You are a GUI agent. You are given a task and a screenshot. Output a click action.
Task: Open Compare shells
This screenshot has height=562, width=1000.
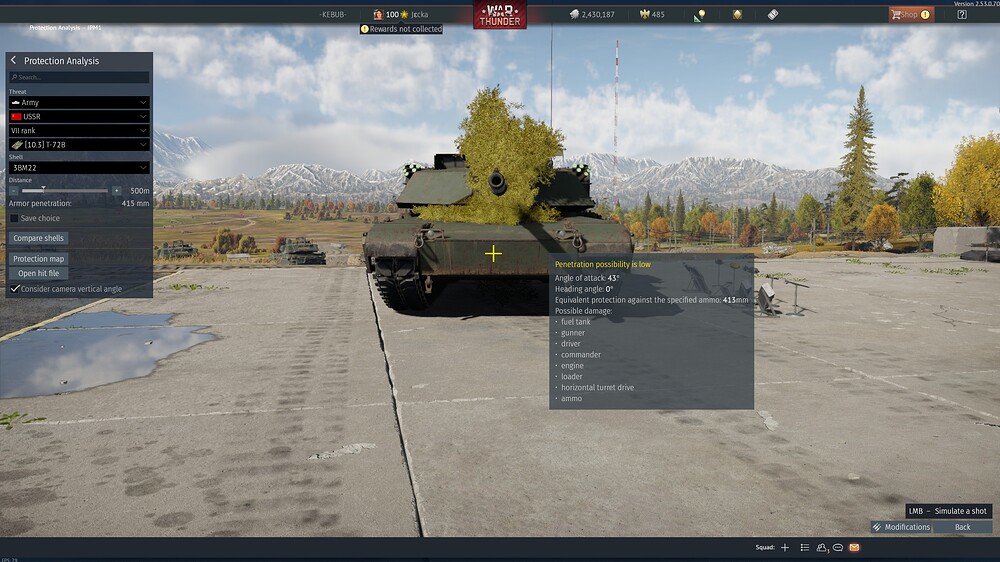click(39, 238)
